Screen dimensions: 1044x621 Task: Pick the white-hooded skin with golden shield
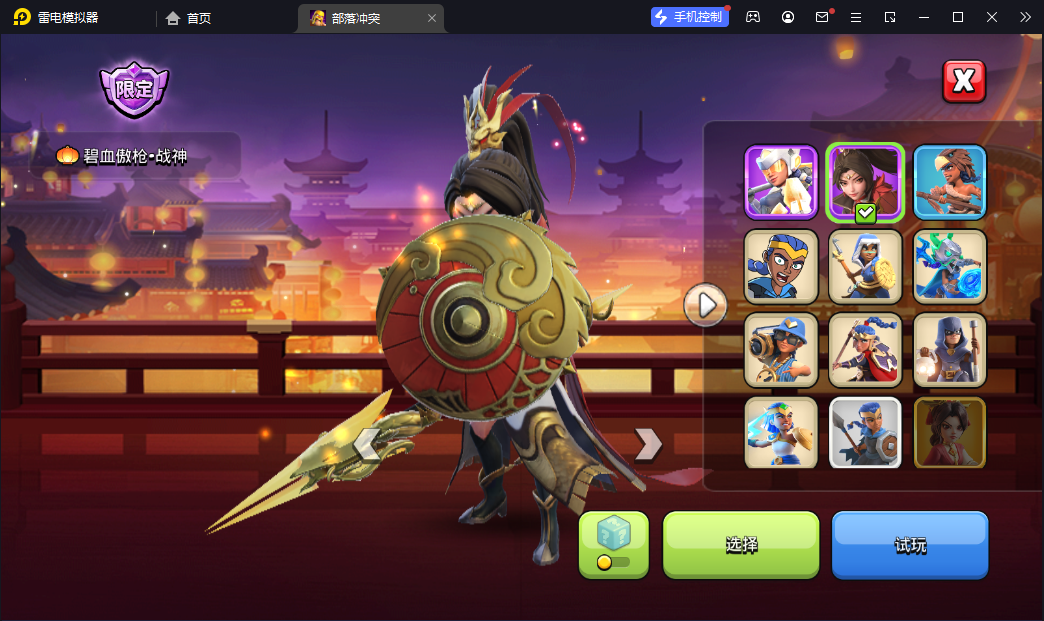tap(865, 266)
